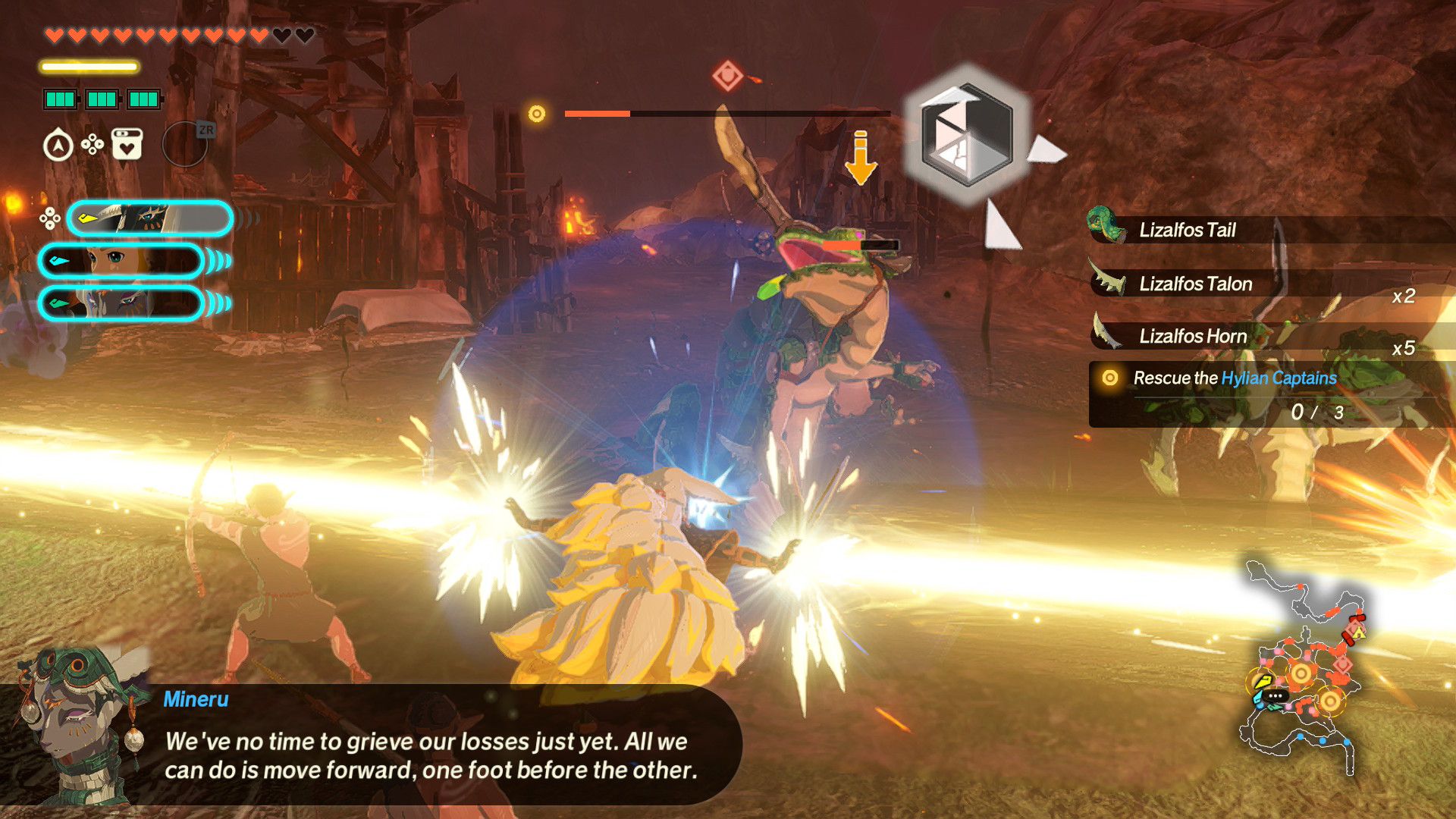Image resolution: width=1456 pixels, height=819 pixels.
Task: Click the speech bubble marker on the minimap
Action: pyautogui.click(x=1275, y=696)
